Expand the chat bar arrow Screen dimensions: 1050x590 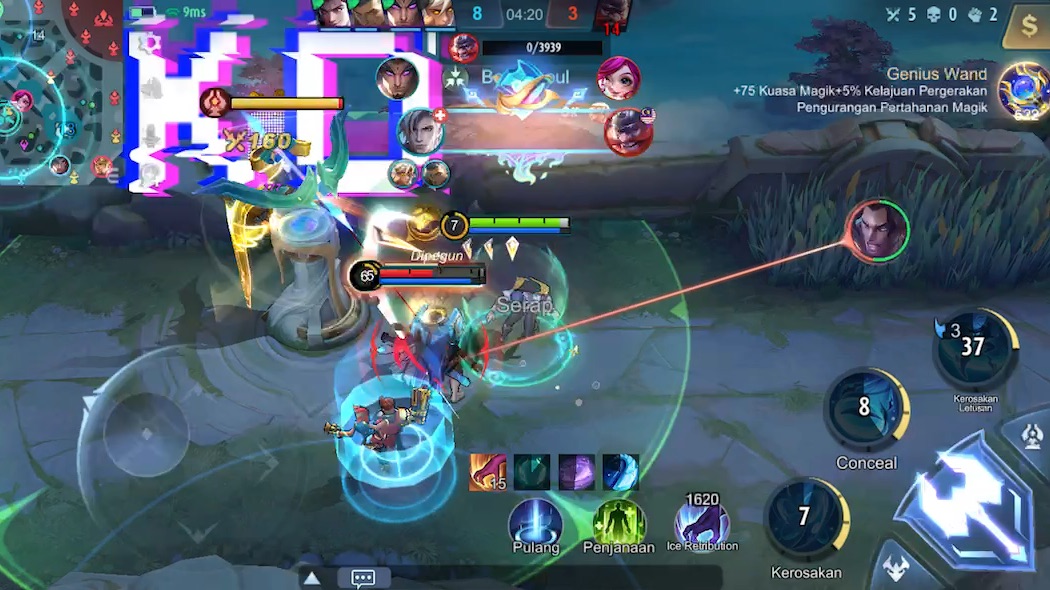(x=312, y=578)
